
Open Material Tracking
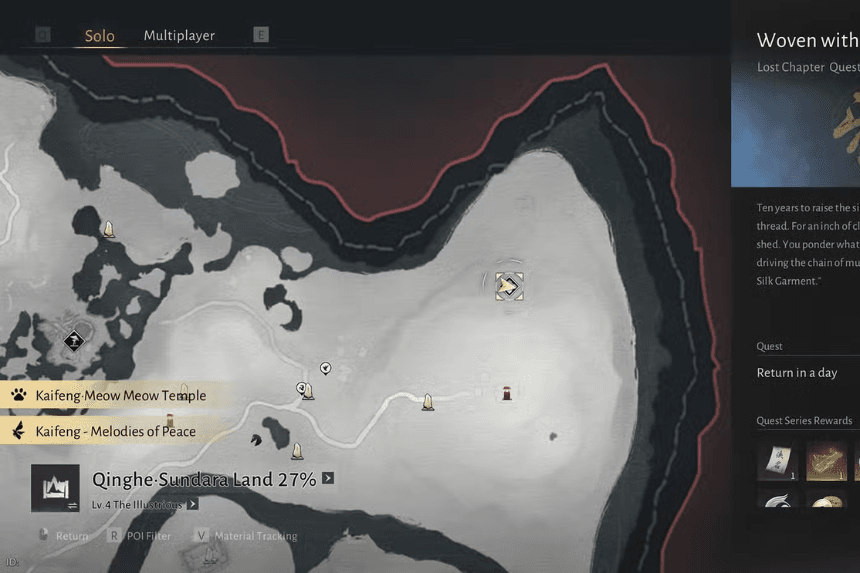point(255,536)
